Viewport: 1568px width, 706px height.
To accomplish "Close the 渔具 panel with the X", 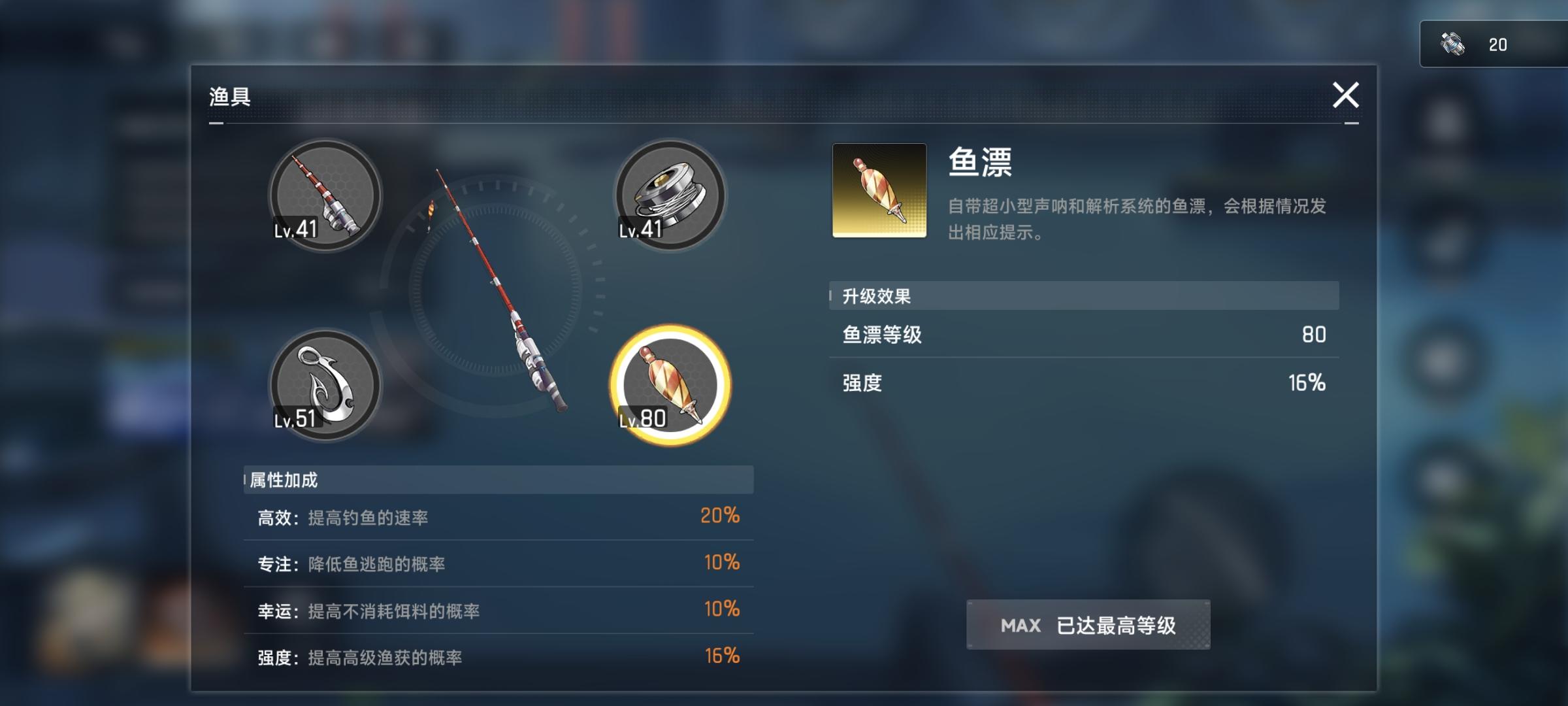I will (1346, 95).
